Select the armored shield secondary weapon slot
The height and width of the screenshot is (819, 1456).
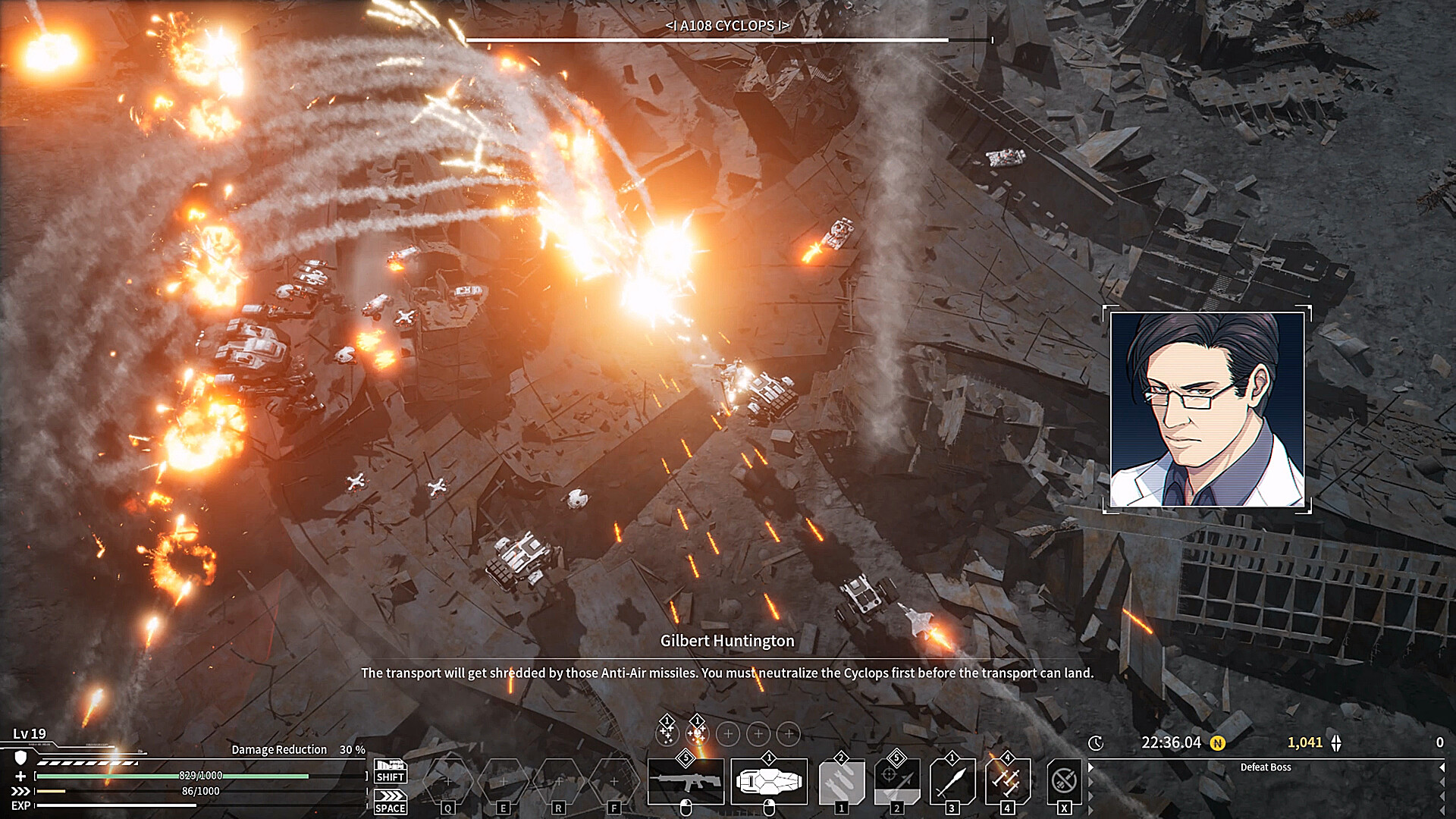(768, 781)
